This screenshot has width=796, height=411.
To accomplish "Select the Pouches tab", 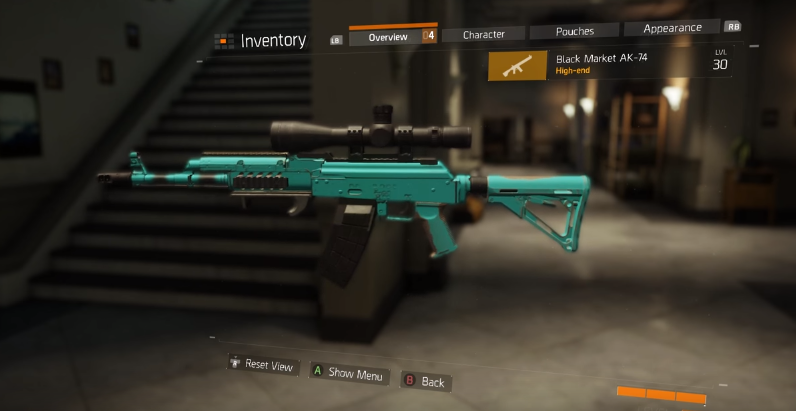I will (x=574, y=31).
